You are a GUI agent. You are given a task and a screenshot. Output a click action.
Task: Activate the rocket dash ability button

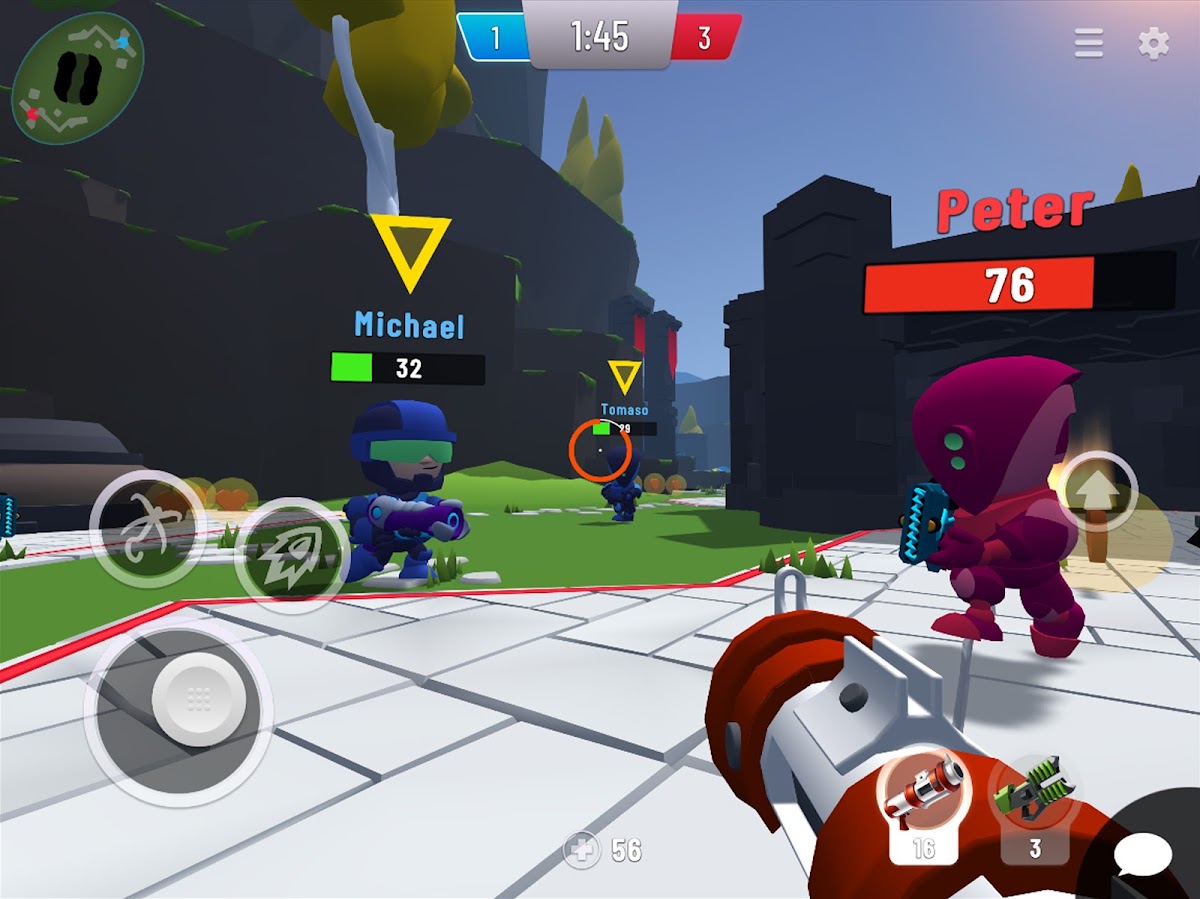[x=292, y=556]
